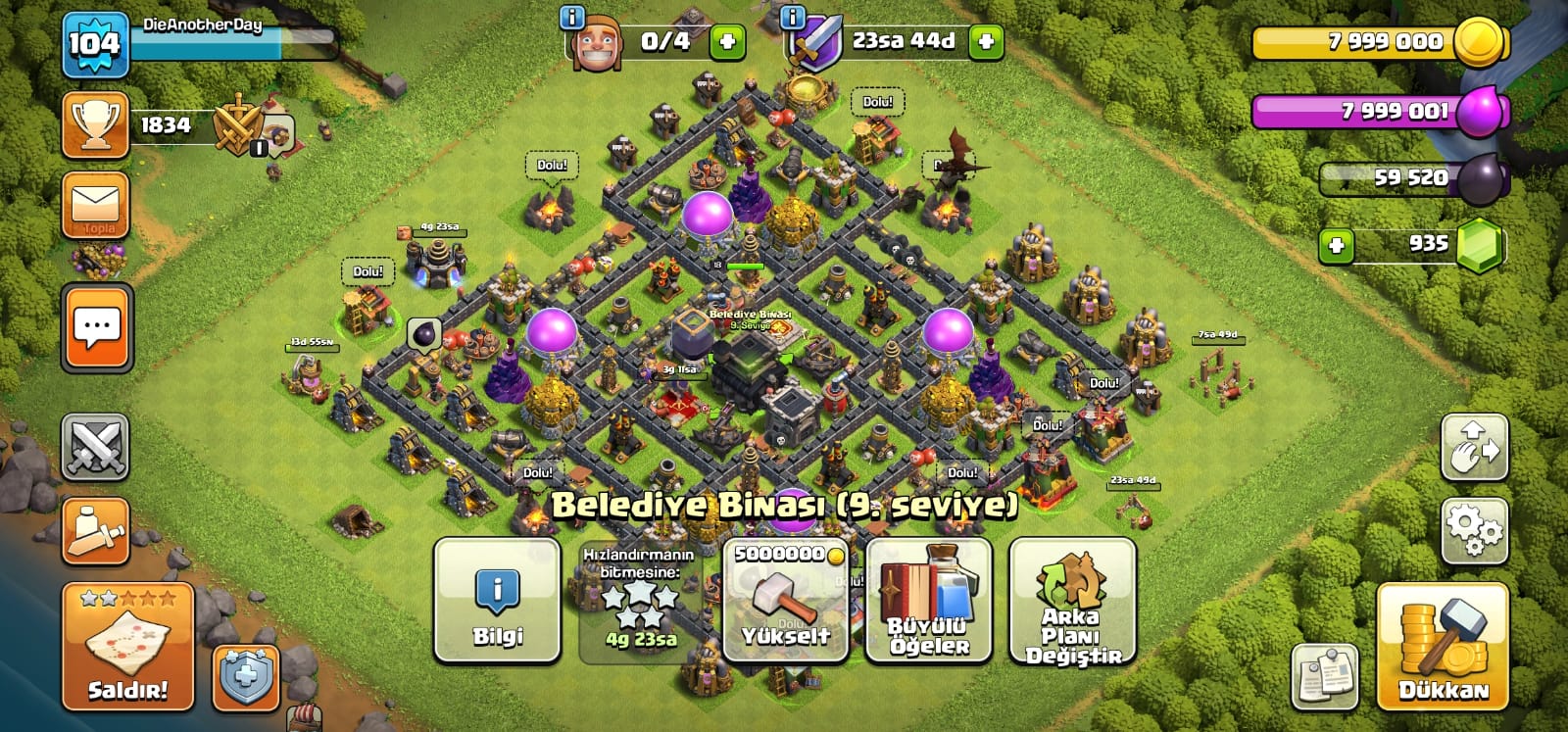Tap the level 104 experience badge
This screenshot has height=732, width=1568.
pyautogui.click(x=95, y=44)
